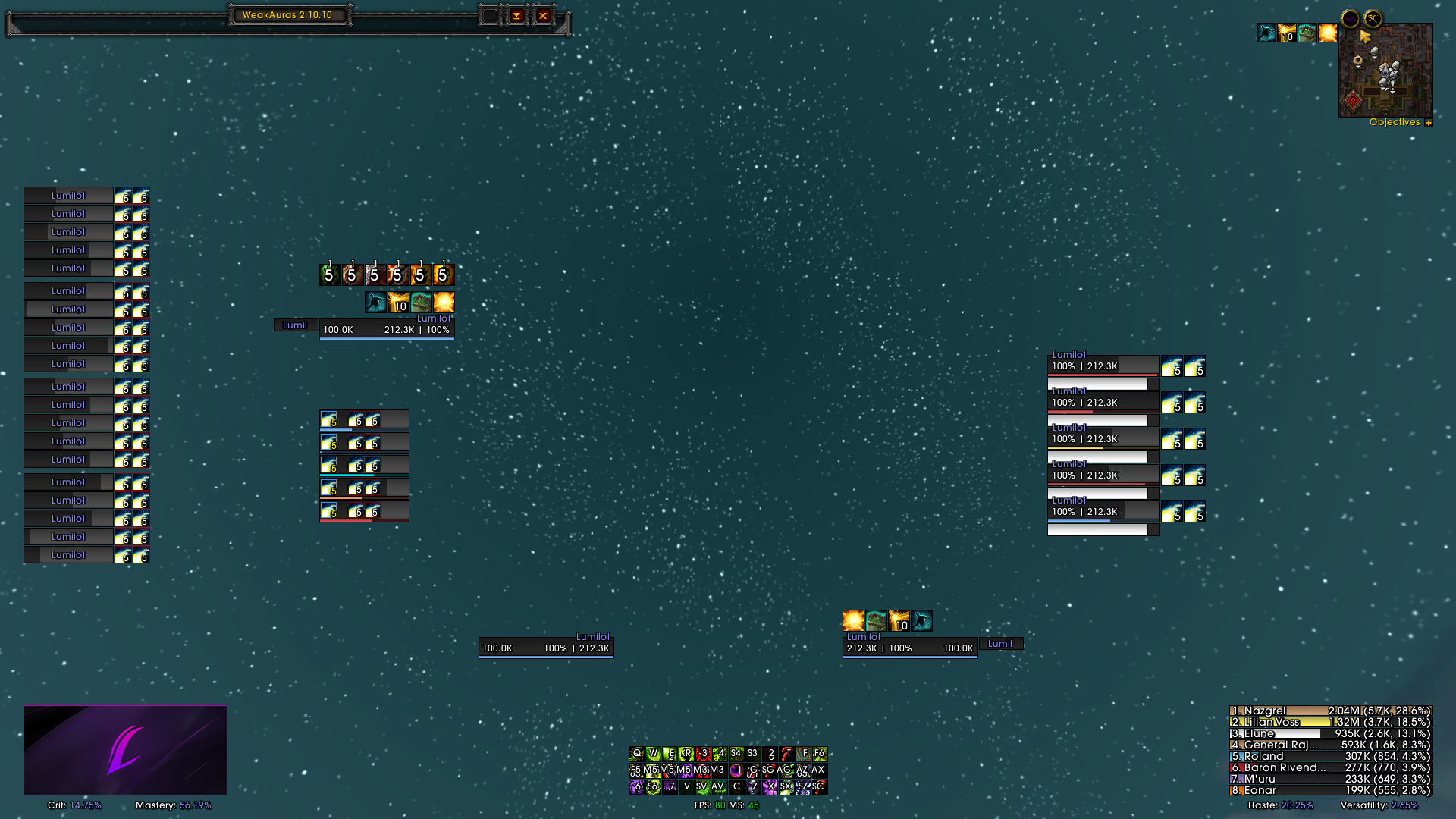
Task: Open the WeakAuras minimap button
Action: 1350,18
